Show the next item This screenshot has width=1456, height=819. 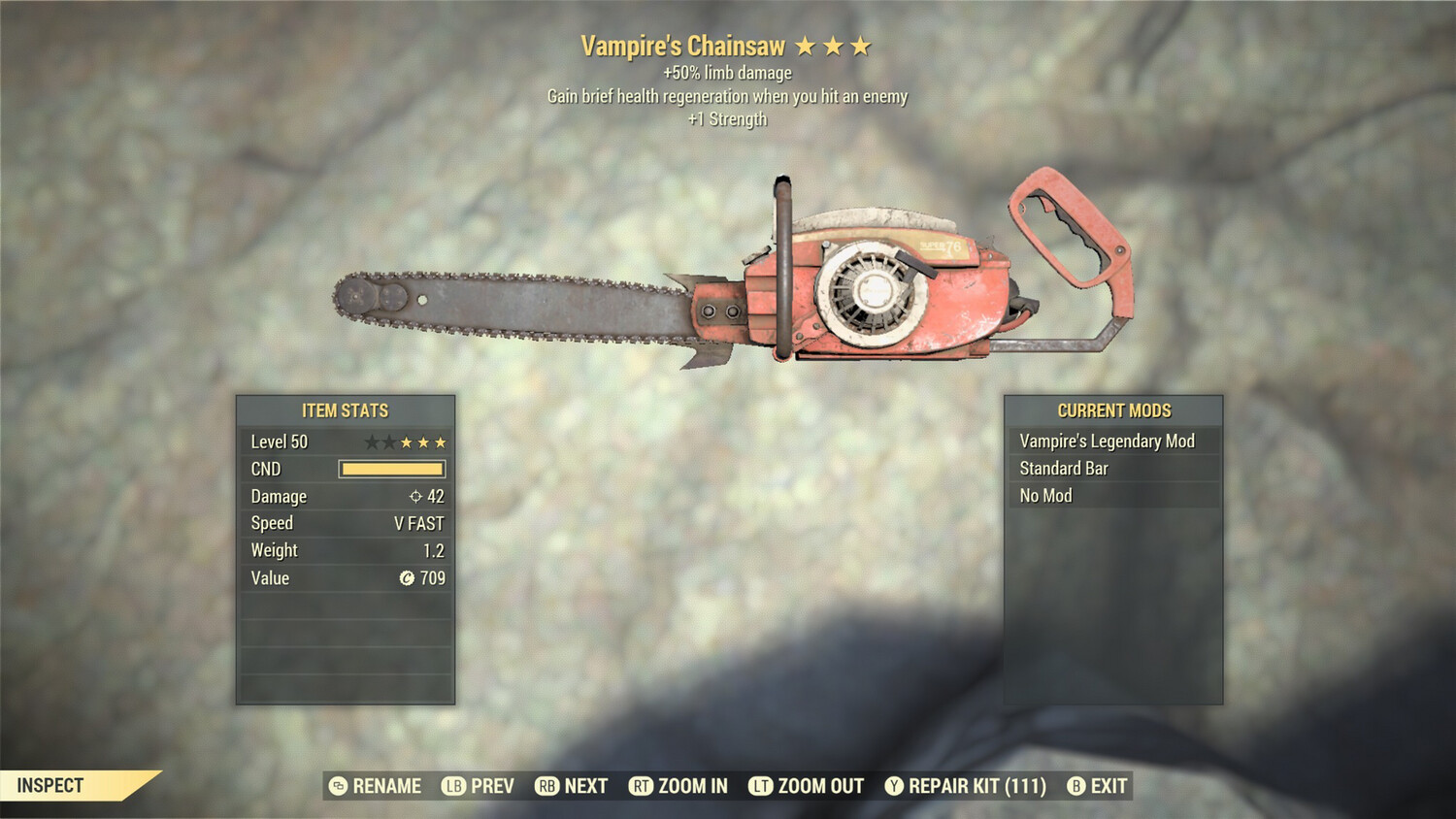pyautogui.click(x=572, y=786)
